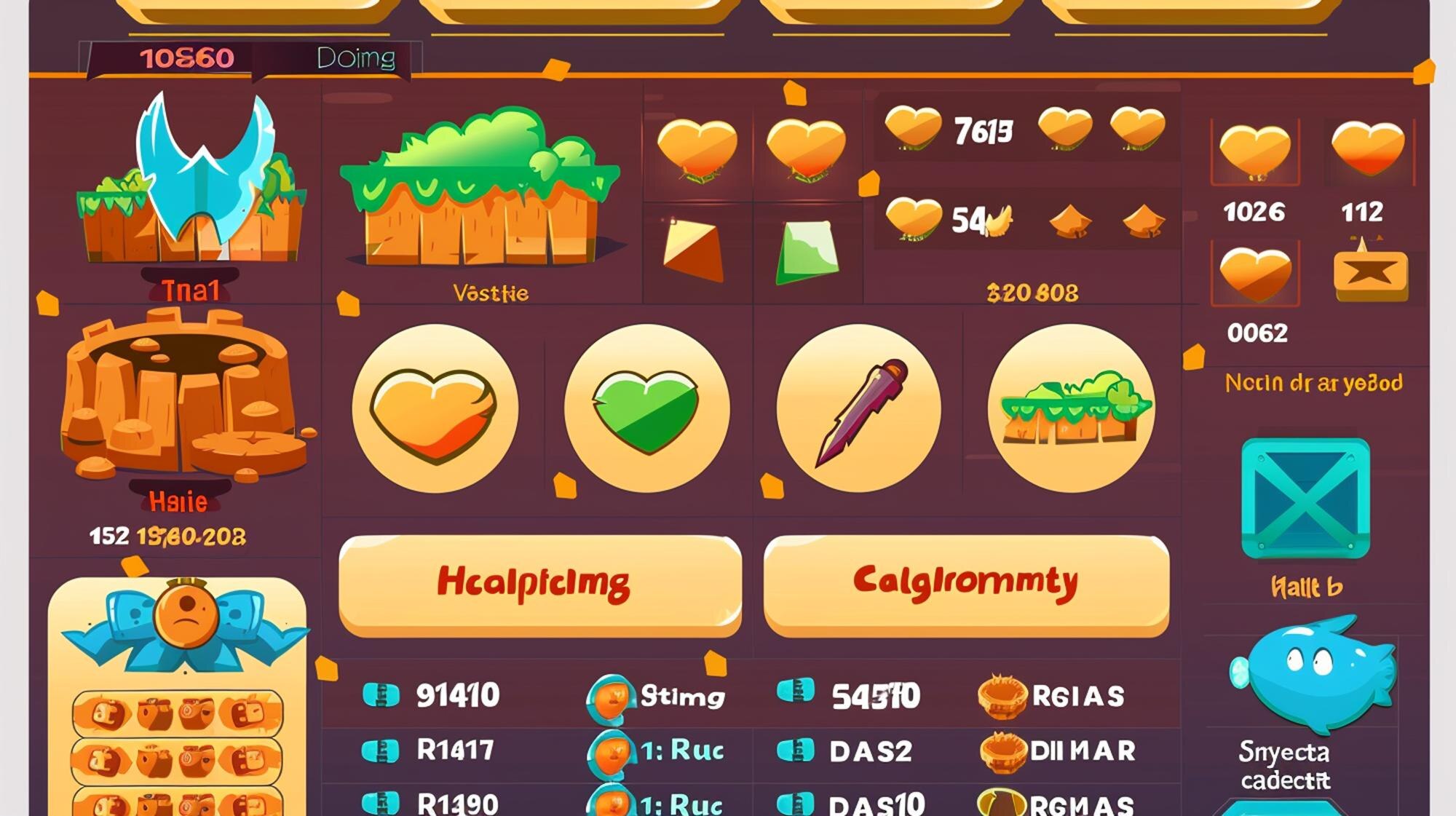The width and height of the screenshot is (1456, 816).
Task: Select the green heart circle icon
Action: (646, 408)
